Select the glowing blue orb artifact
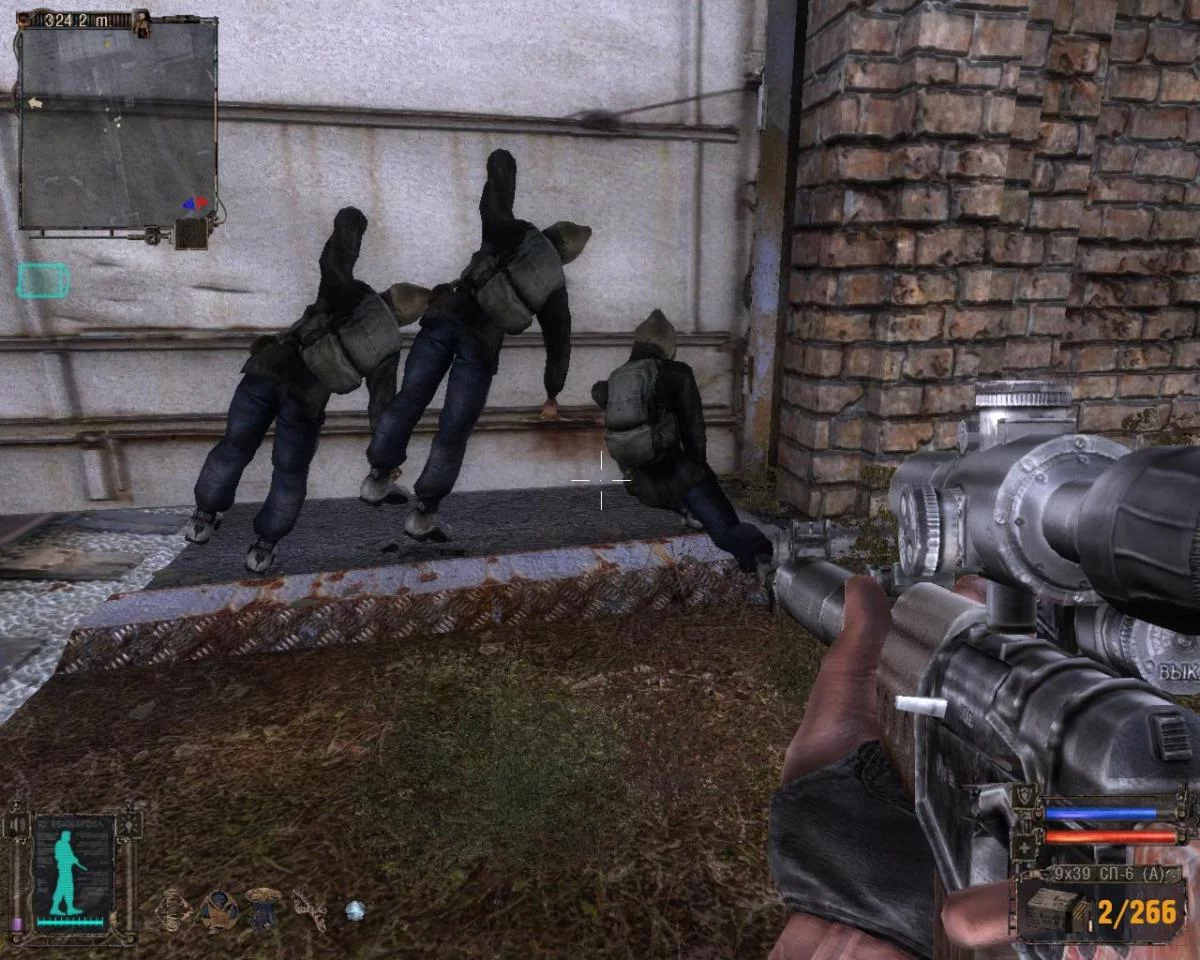 tap(355, 910)
